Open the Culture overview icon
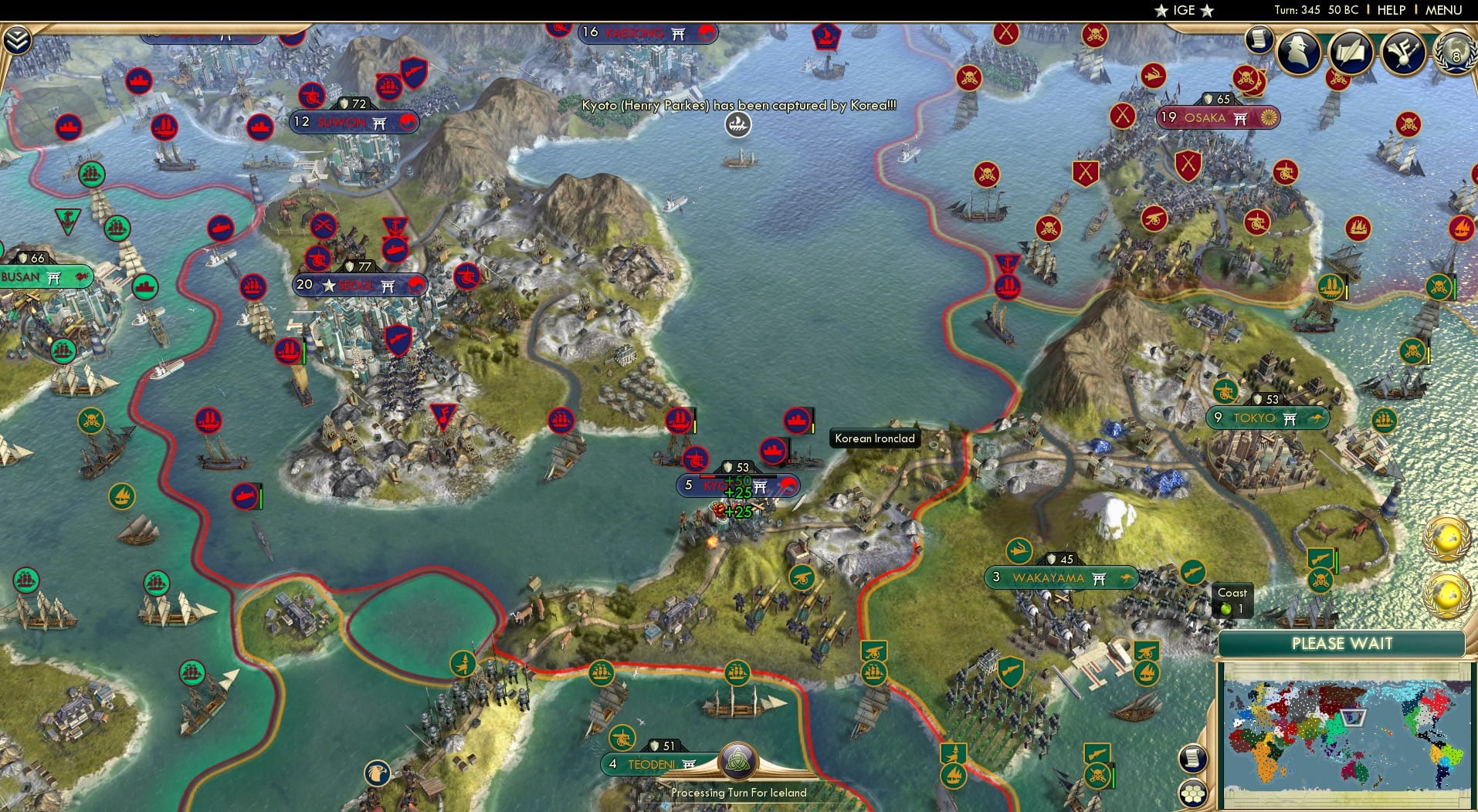Image resolution: width=1478 pixels, height=812 pixels. pos(1402,52)
